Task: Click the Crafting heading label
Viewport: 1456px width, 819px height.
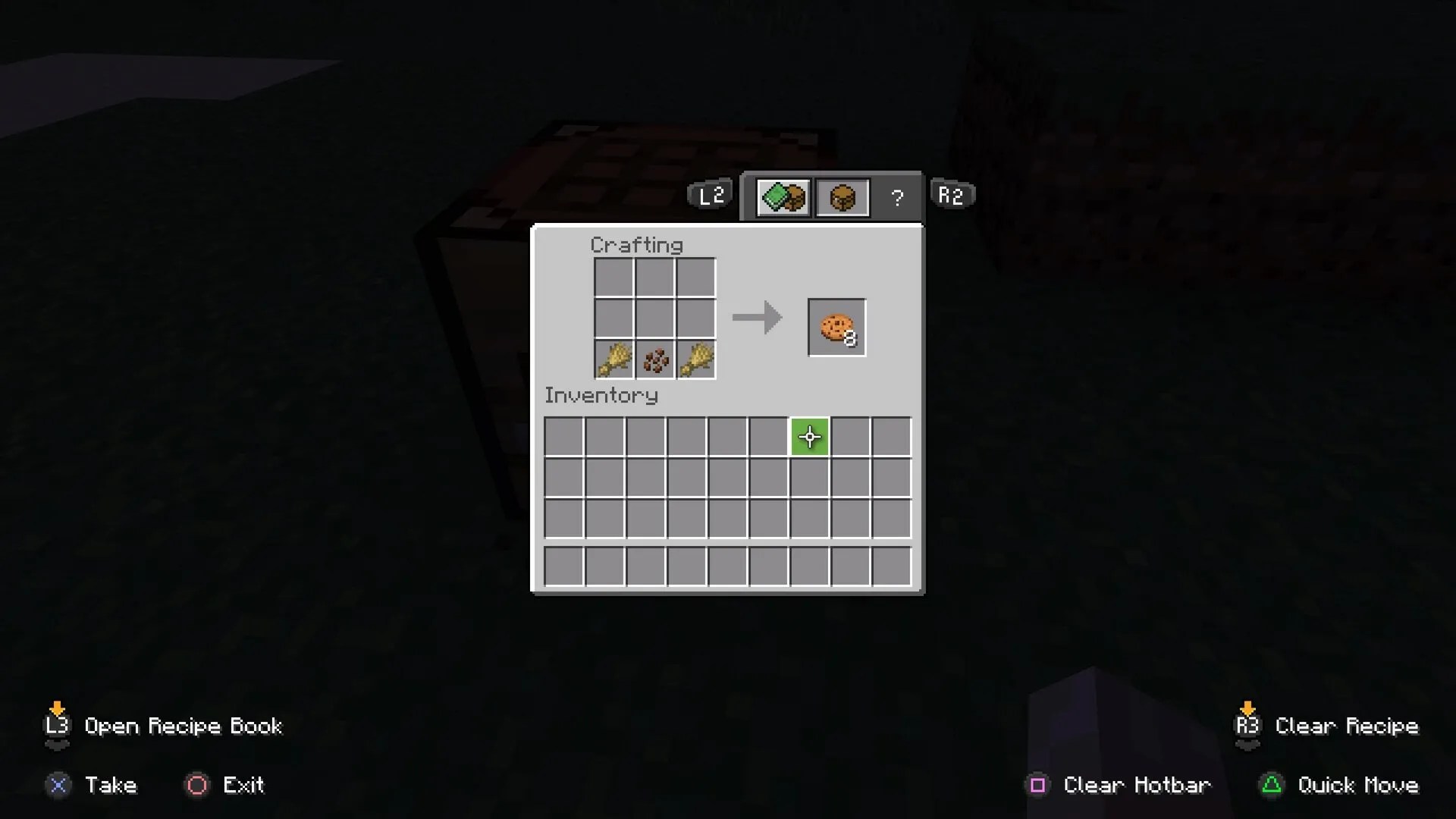Action: (636, 244)
